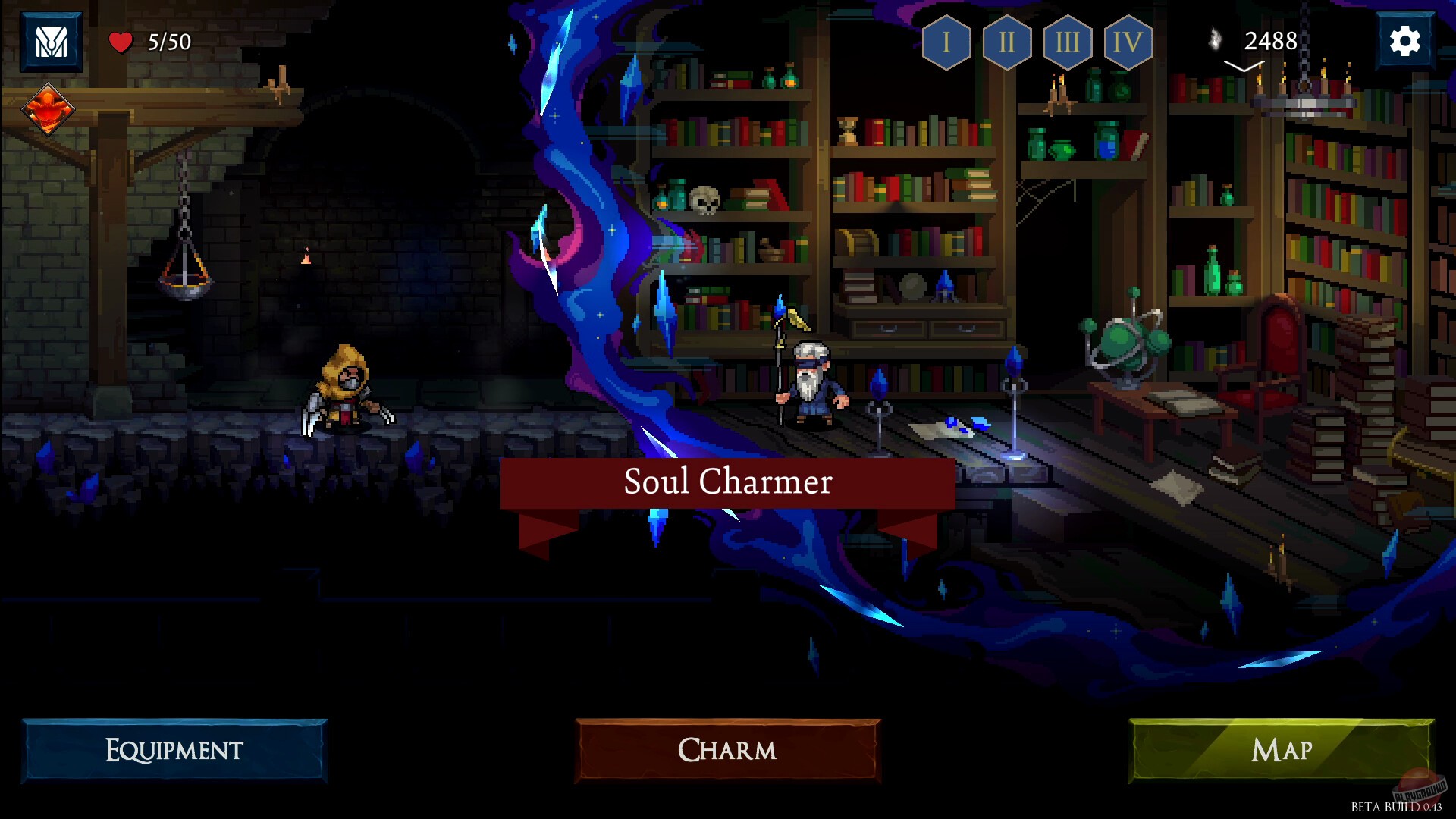Select the chapter III hexagon icon
1456x819 pixels.
tap(1066, 42)
